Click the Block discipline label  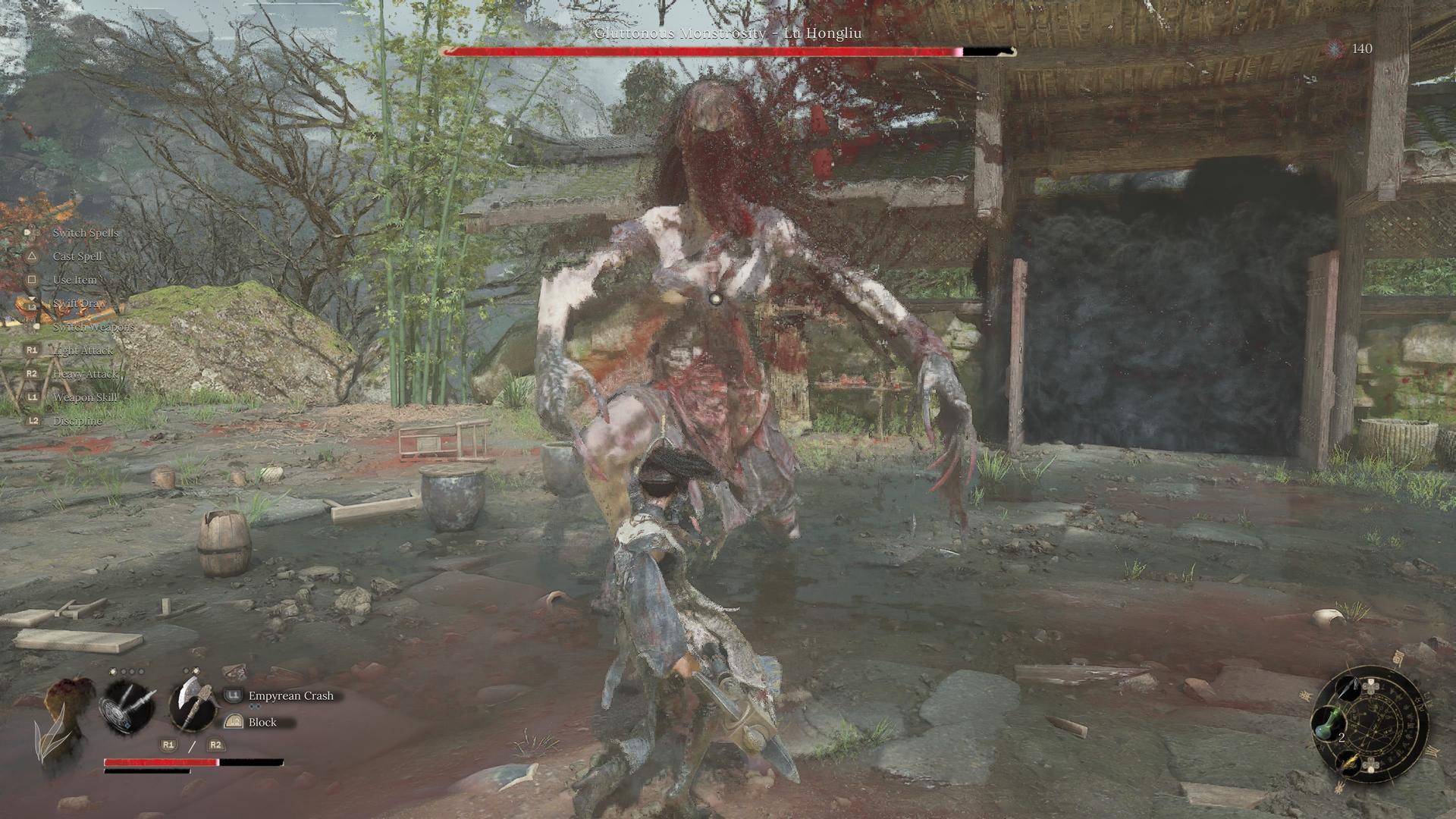click(262, 722)
